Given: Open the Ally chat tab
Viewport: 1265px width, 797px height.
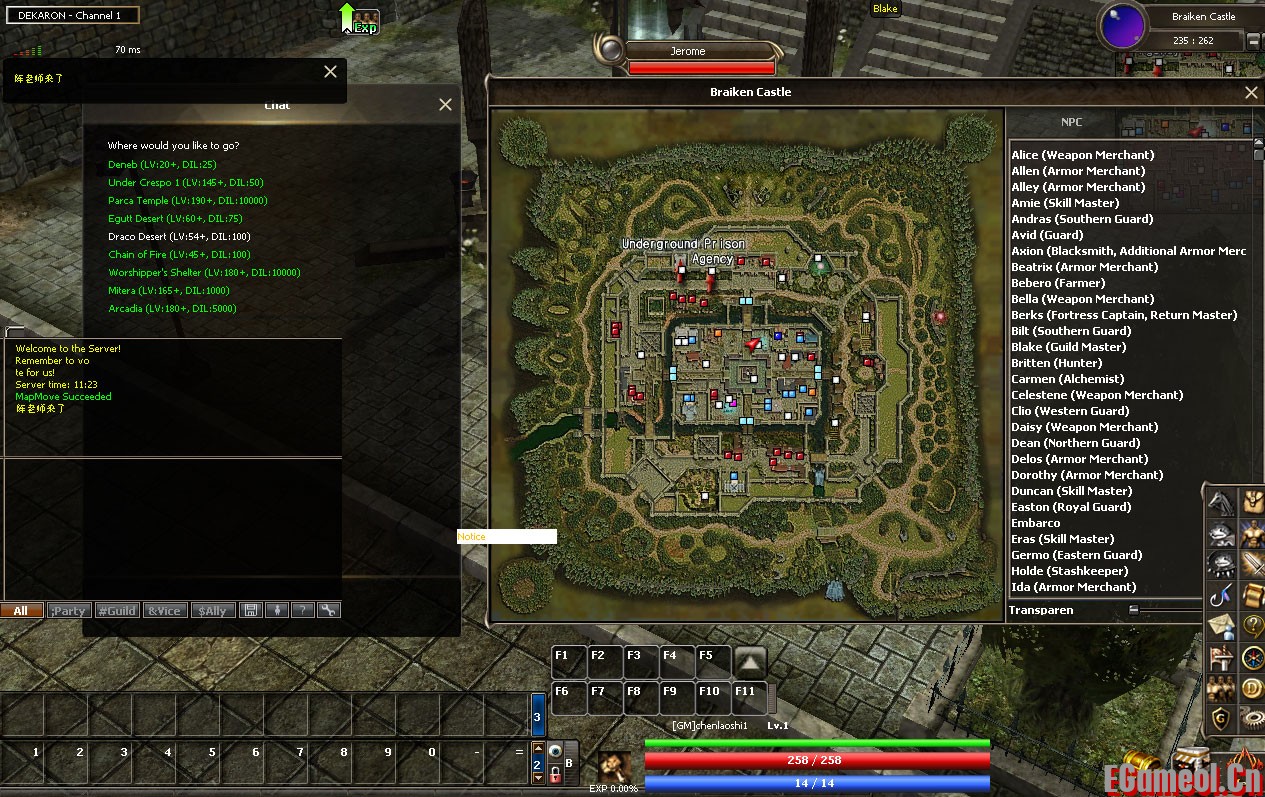Looking at the screenshot, I should tap(213, 610).
